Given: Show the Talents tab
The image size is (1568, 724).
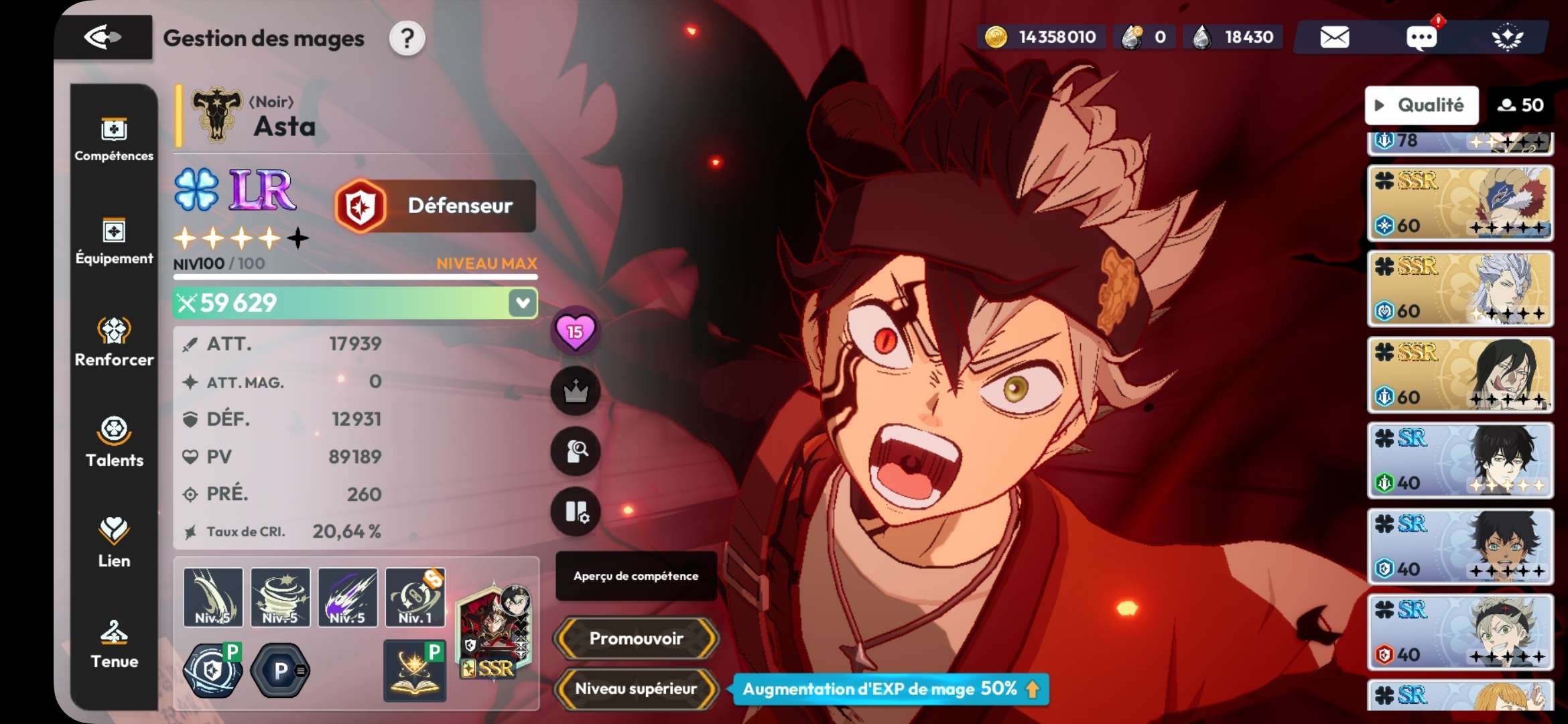Looking at the screenshot, I should pyautogui.click(x=114, y=442).
